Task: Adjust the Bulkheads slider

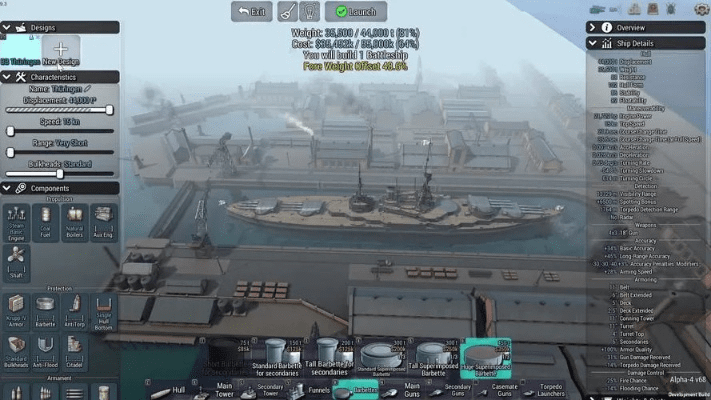Action: (x=60, y=173)
